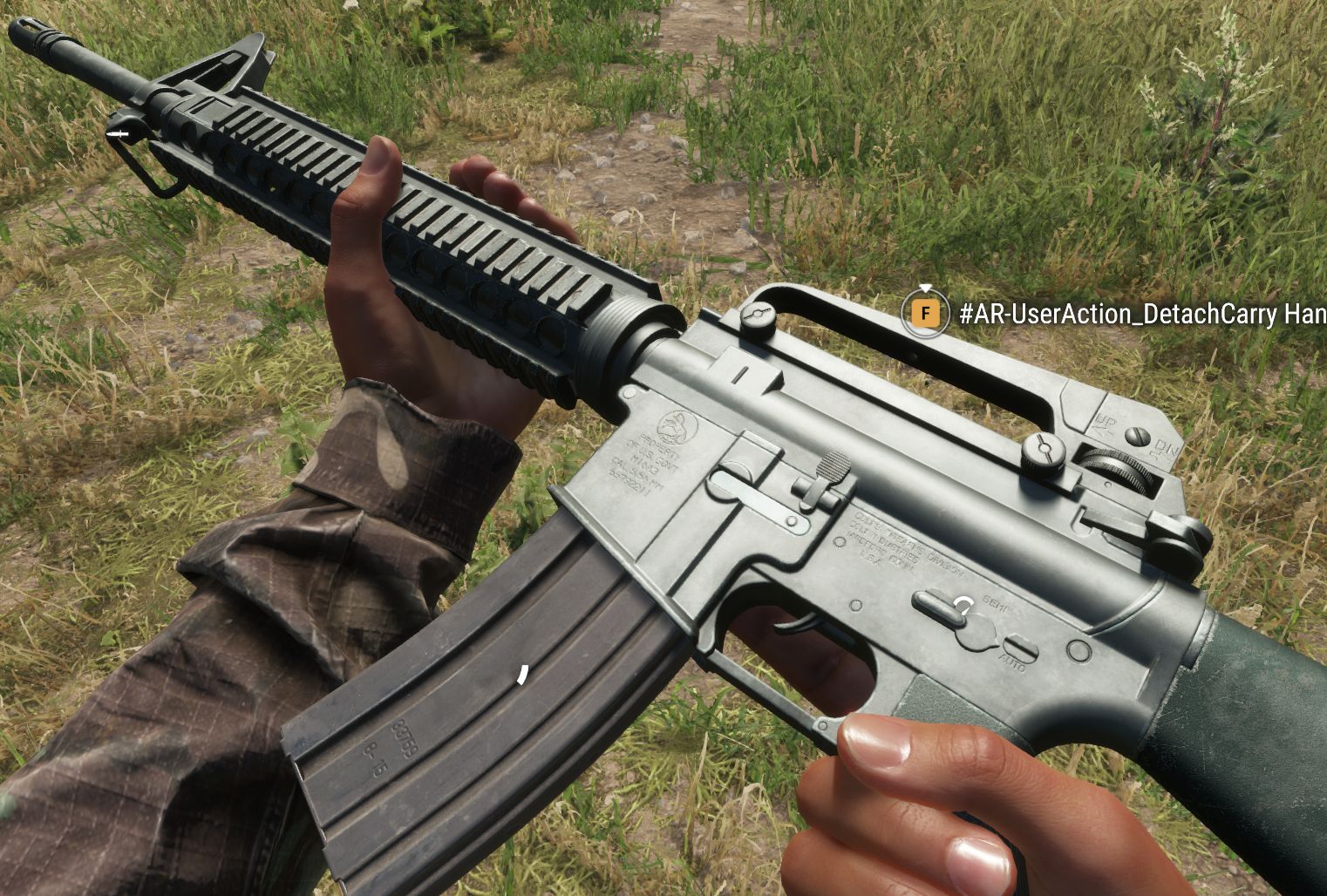
Task: Click the white cursor marker near the barrel
Action: coord(119,134)
